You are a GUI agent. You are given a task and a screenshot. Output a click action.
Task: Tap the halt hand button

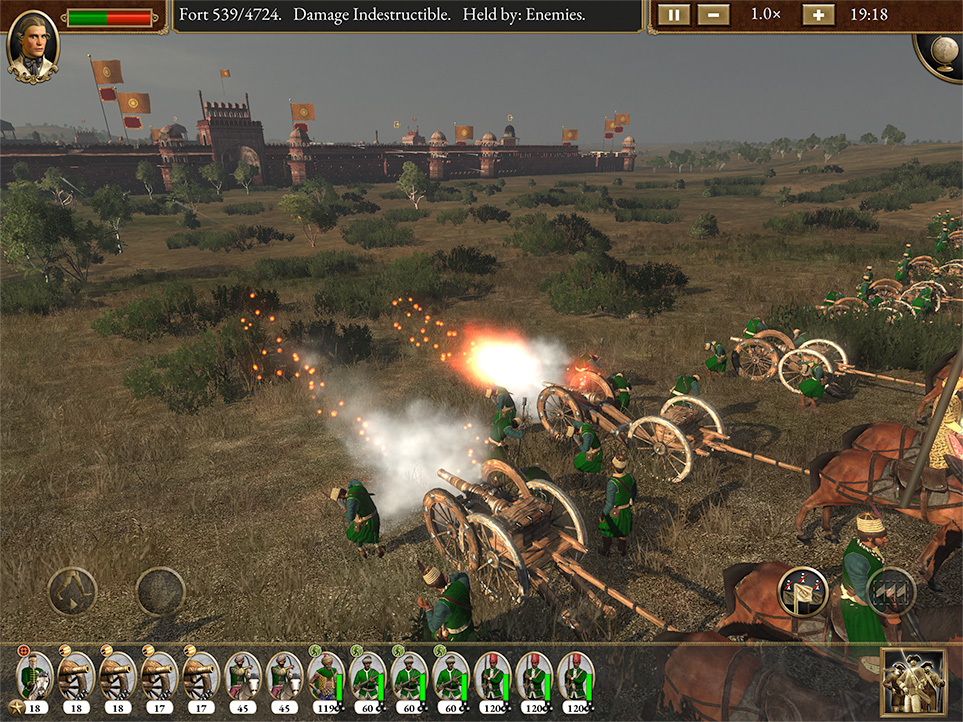(160, 592)
